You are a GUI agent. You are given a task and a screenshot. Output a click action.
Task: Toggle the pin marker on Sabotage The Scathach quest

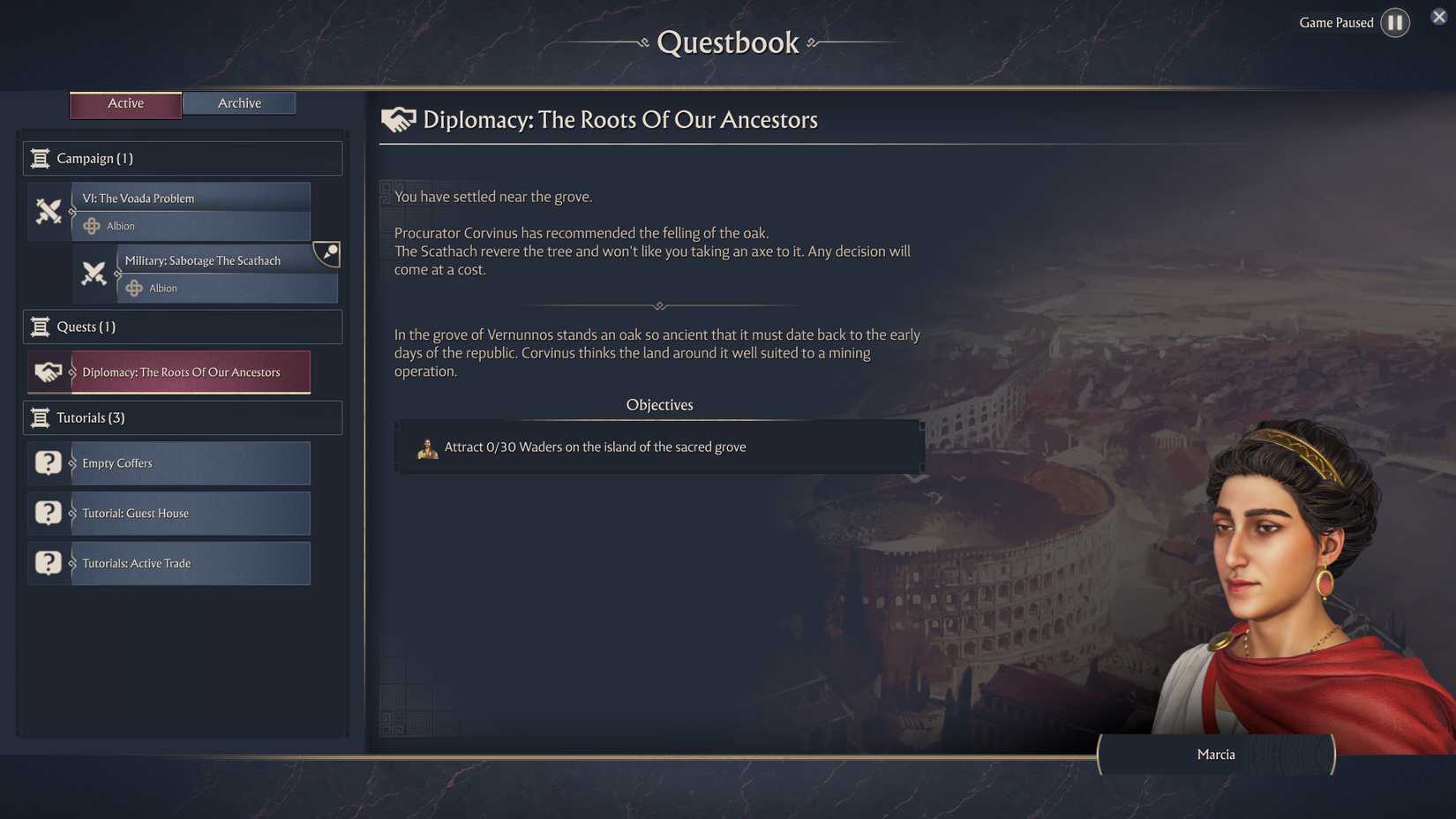tap(326, 254)
